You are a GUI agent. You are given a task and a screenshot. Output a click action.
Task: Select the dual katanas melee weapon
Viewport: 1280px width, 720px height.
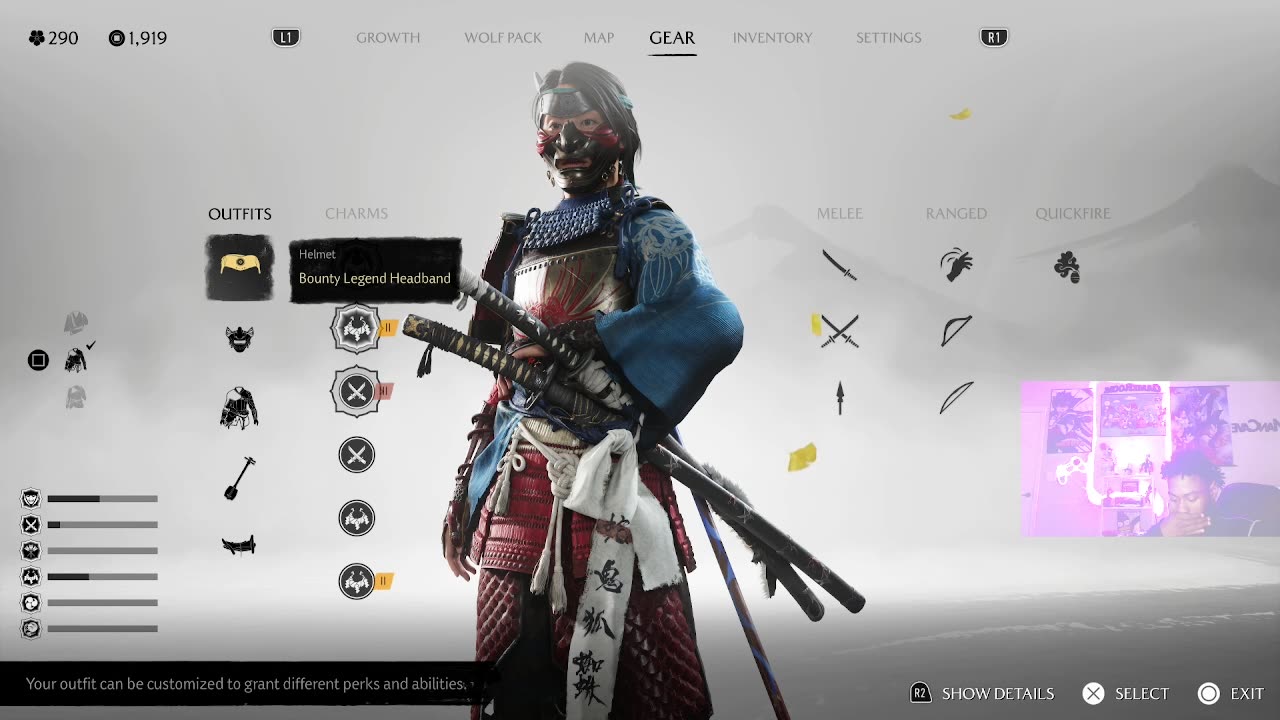pyautogui.click(x=839, y=330)
